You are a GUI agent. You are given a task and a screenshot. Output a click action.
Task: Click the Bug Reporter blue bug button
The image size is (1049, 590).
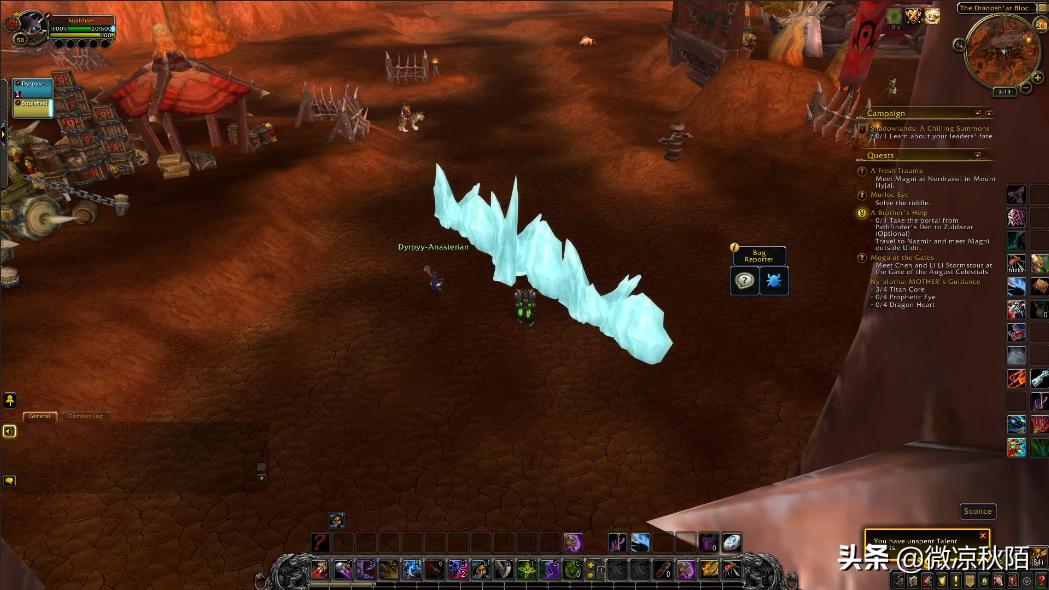(775, 281)
